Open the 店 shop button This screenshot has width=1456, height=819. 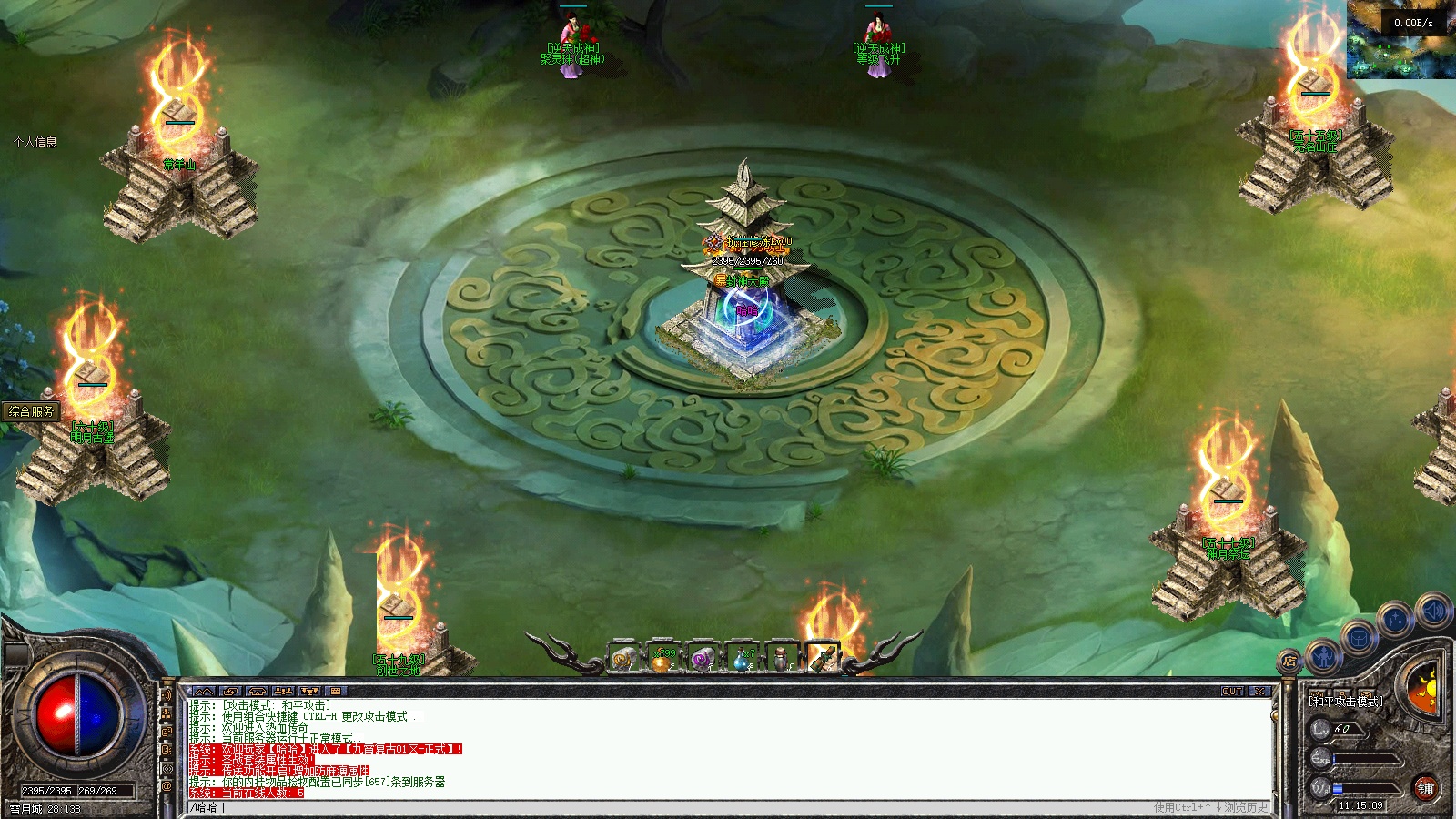click(1289, 661)
